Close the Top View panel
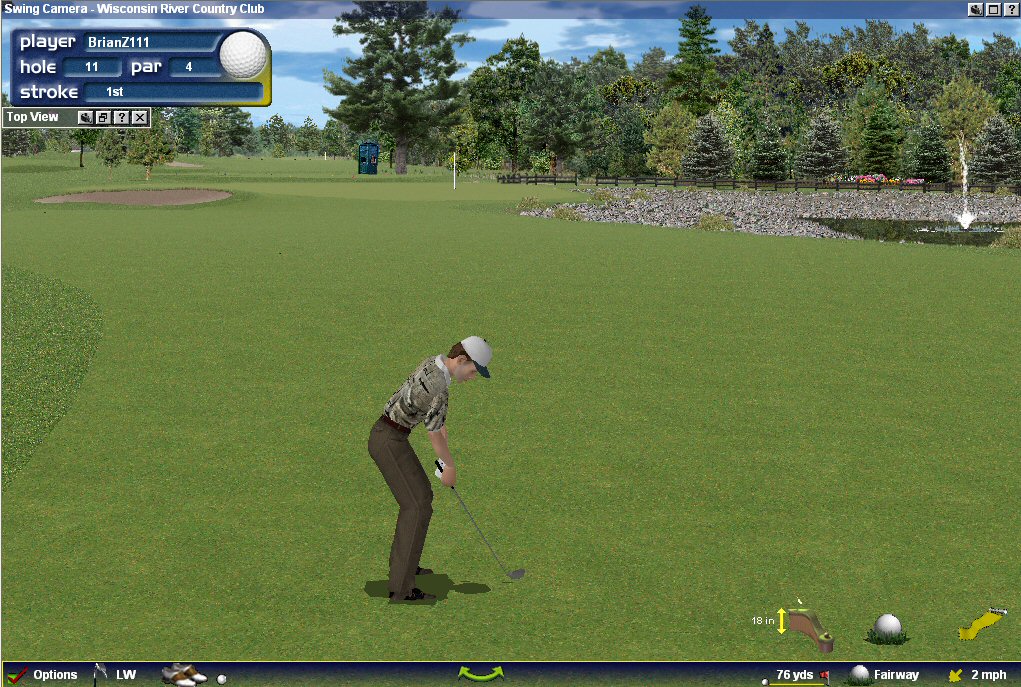 tap(140, 118)
